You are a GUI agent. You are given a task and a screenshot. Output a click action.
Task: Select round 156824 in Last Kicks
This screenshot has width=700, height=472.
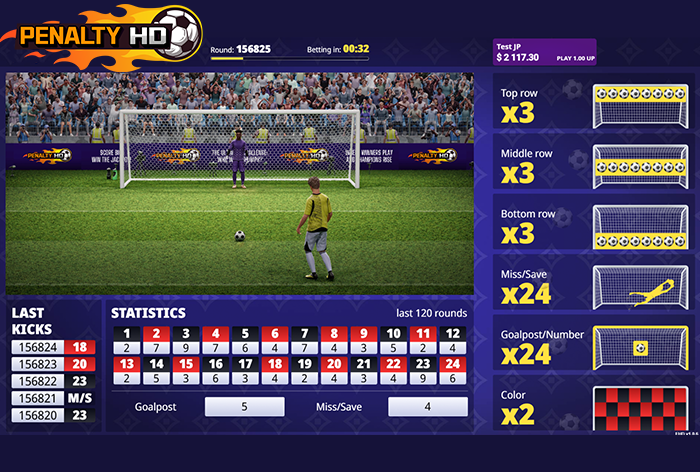pyautogui.click(x=53, y=346)
